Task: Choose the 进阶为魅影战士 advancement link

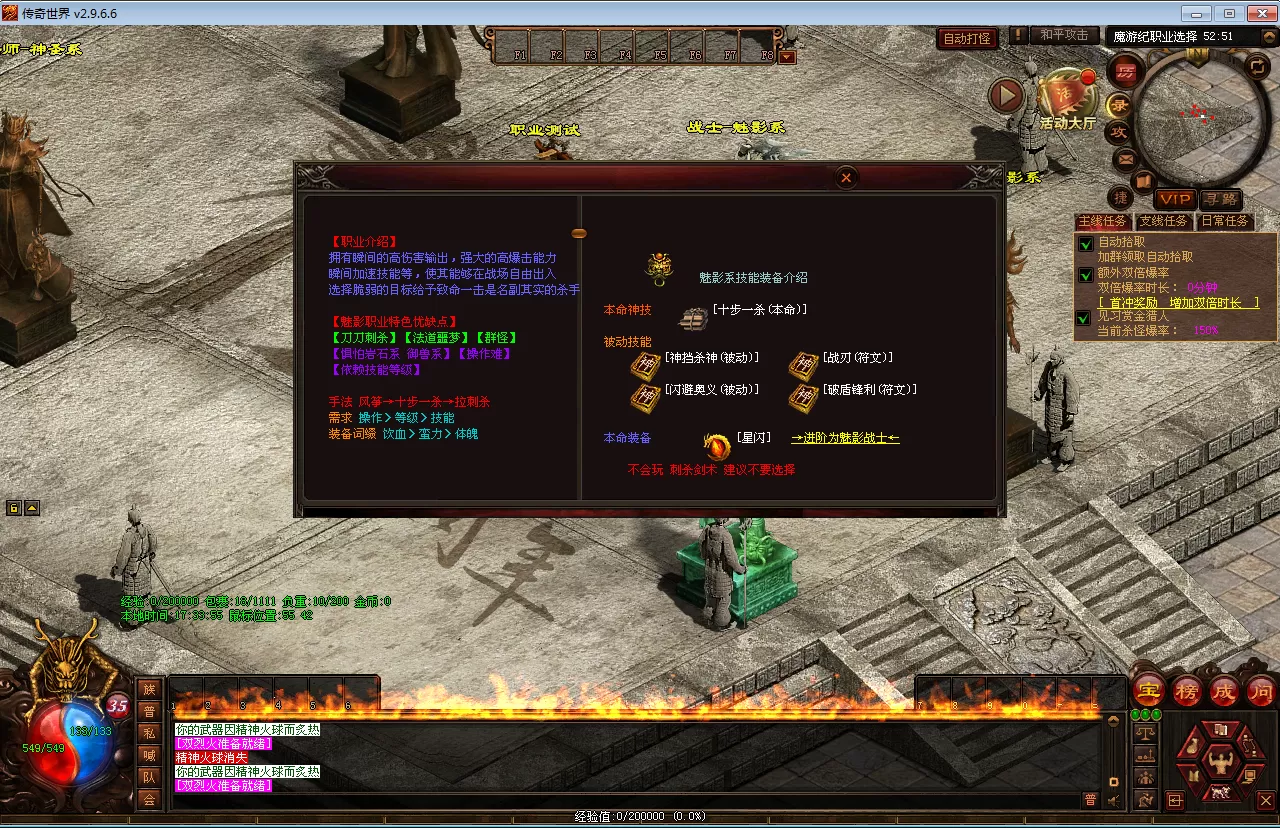Action: click(x=845, y=438)
